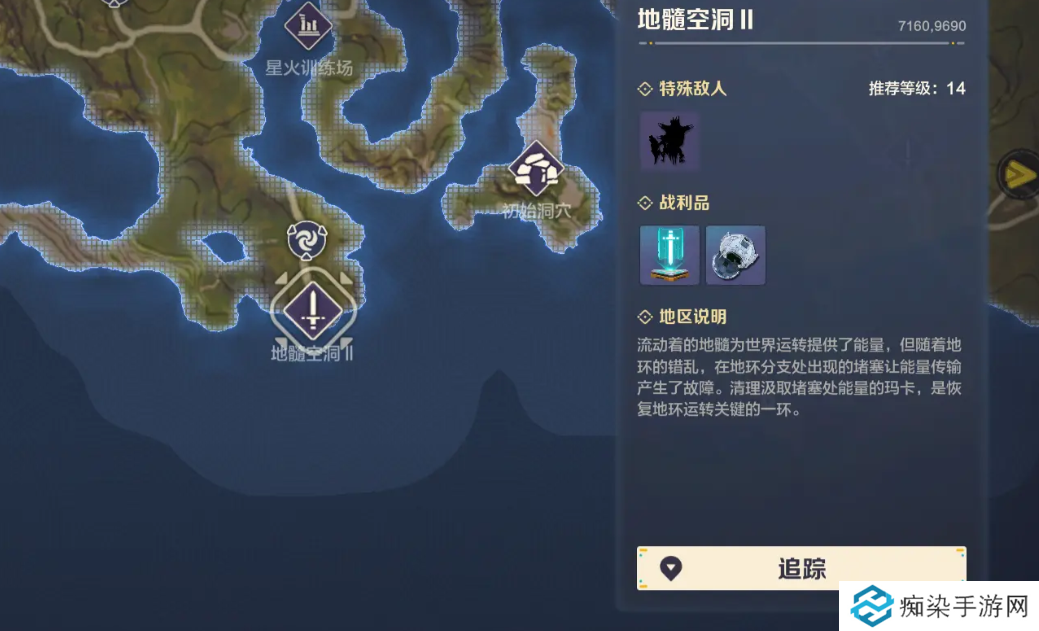Image resolution: width=1039 pixels, height=631 pixels.
Task: Click the yellow arrow button at panel edge
Action: tap(1019, 176)
